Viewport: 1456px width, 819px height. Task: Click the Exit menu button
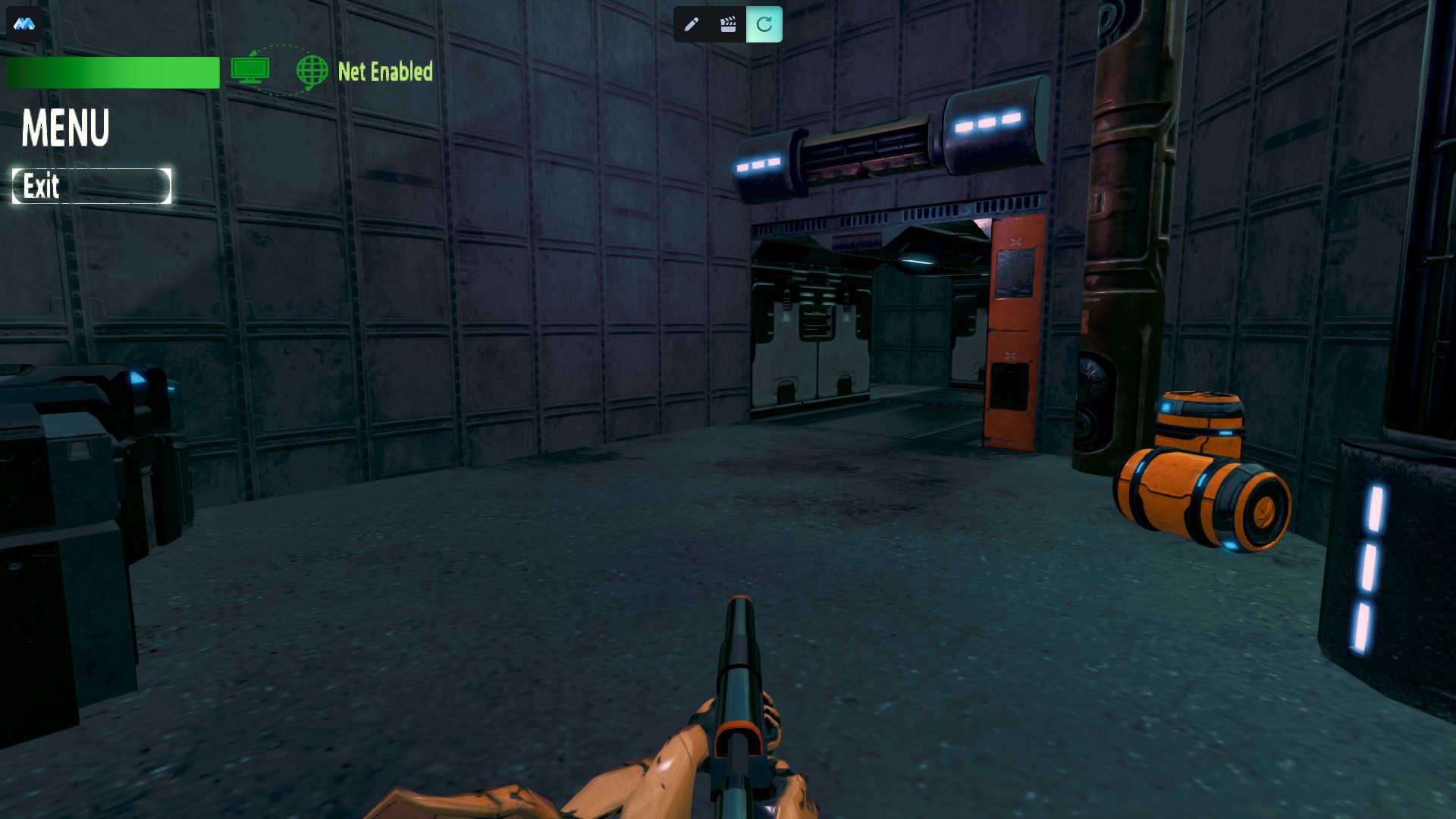(x=91, y=186)
